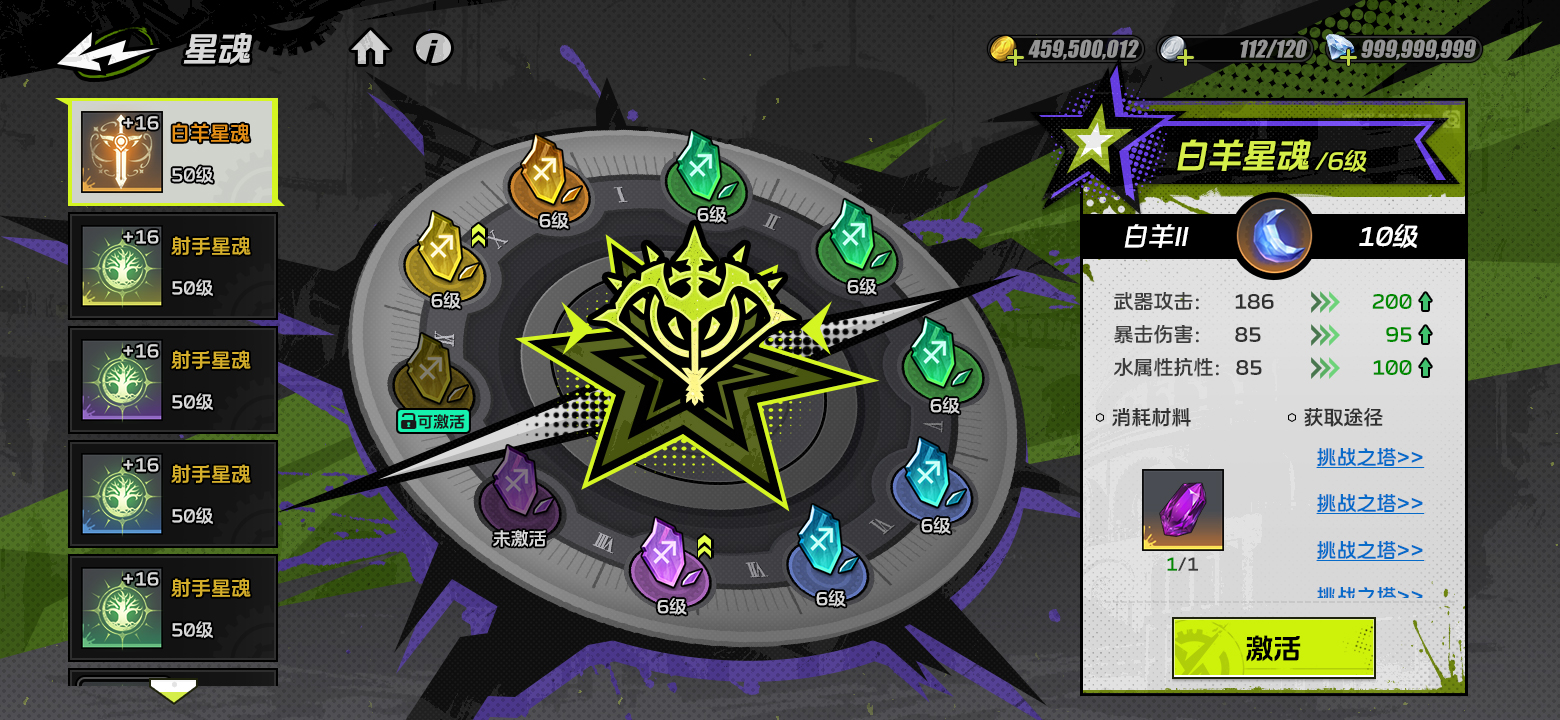The height and width of the screenshot is (720, 1560).
Task: Select the 白羊星魂 list entry
Action: coord(172,152)
